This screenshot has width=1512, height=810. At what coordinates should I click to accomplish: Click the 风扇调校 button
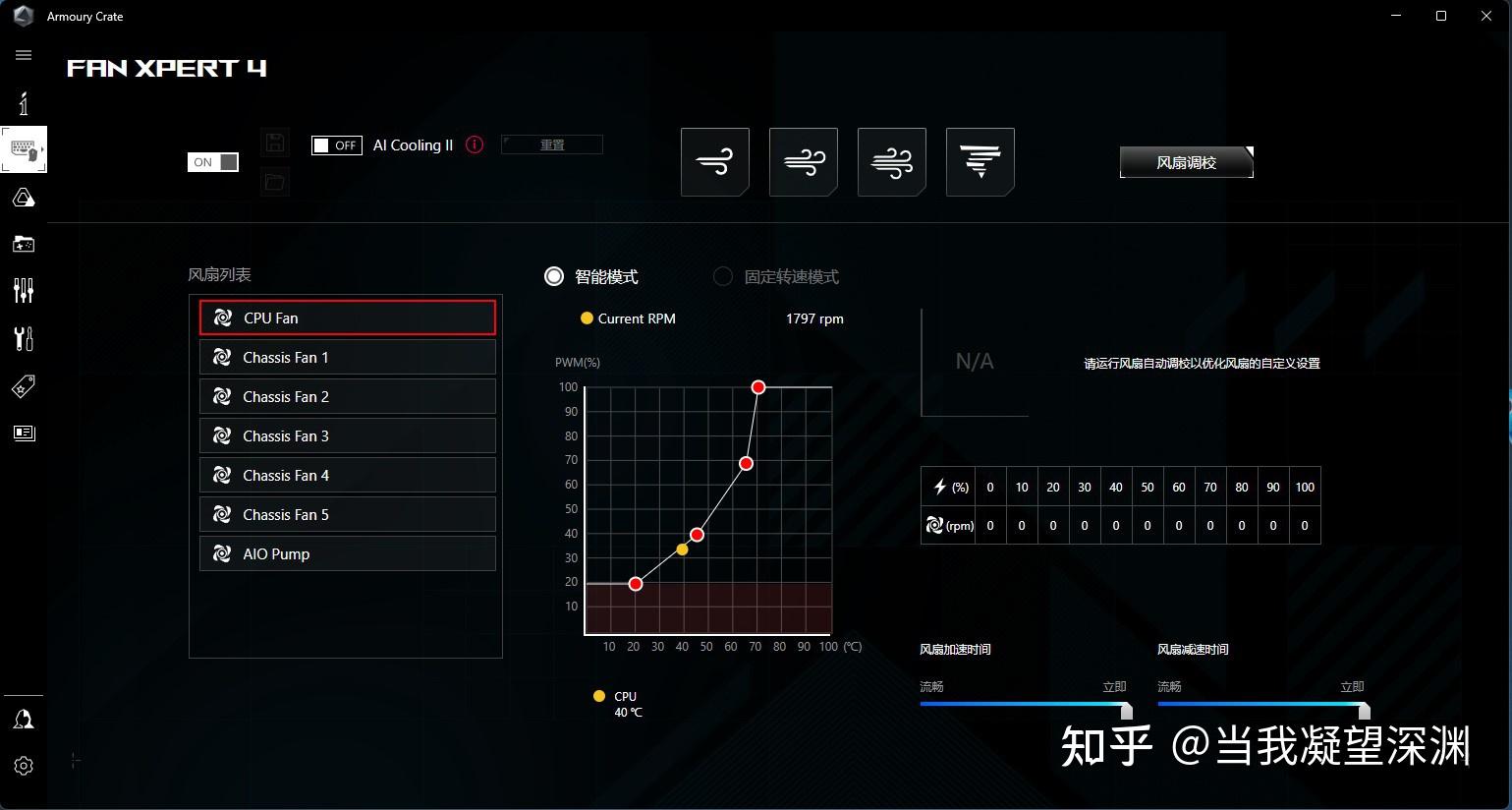pyautogui.click(x=1185, y=162)
